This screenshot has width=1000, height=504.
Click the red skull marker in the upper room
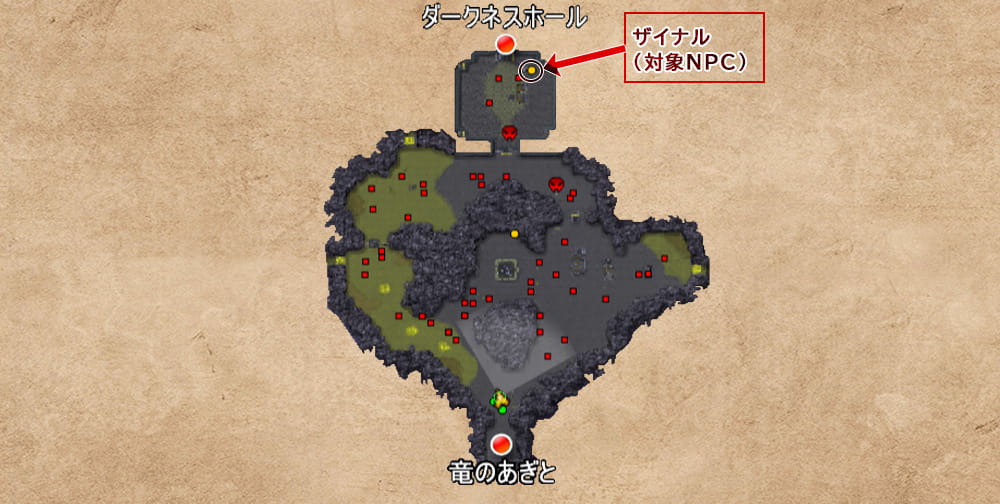[x=509, y=132]
